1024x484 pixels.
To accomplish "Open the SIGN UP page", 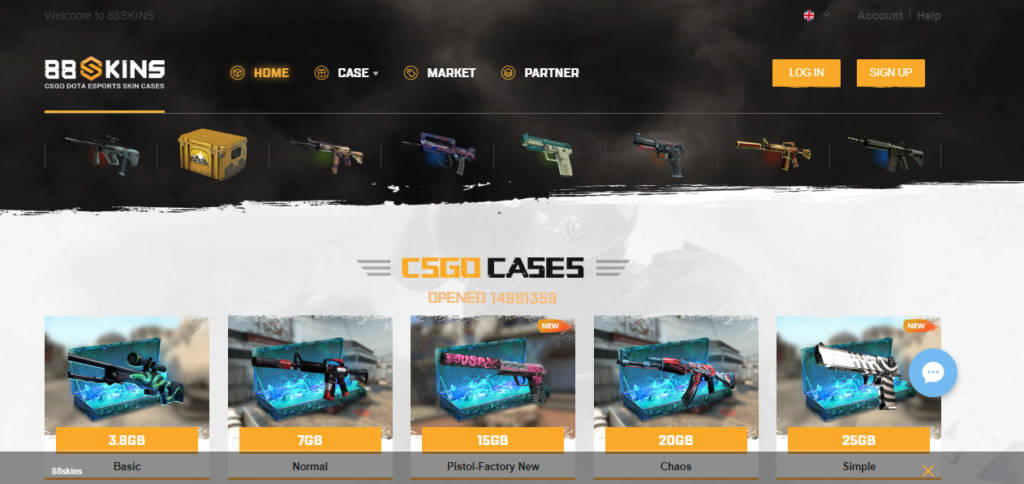I will [x=890, y=73].
